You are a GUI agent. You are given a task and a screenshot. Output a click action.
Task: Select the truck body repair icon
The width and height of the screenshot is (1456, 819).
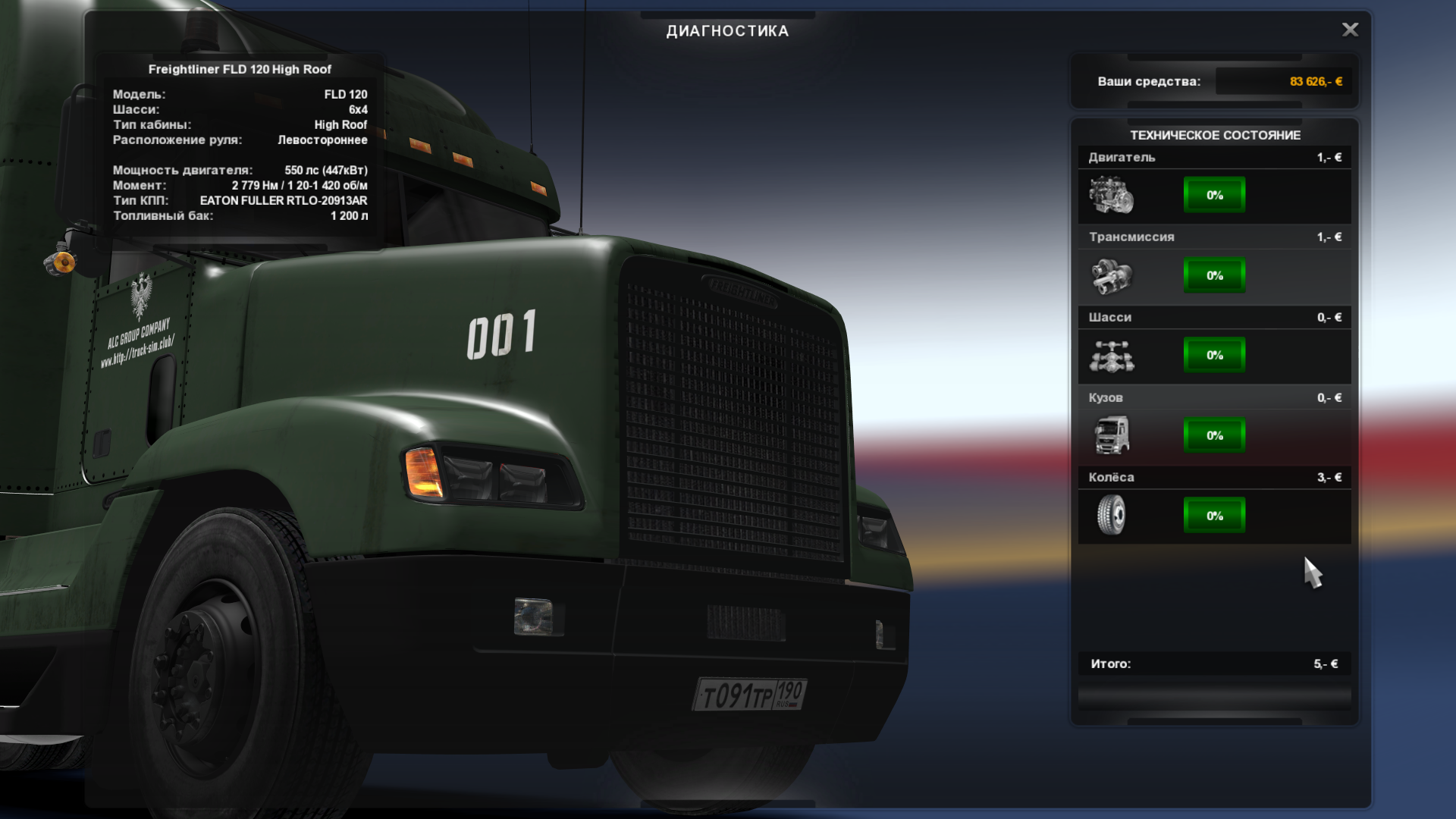(1111, 435)
